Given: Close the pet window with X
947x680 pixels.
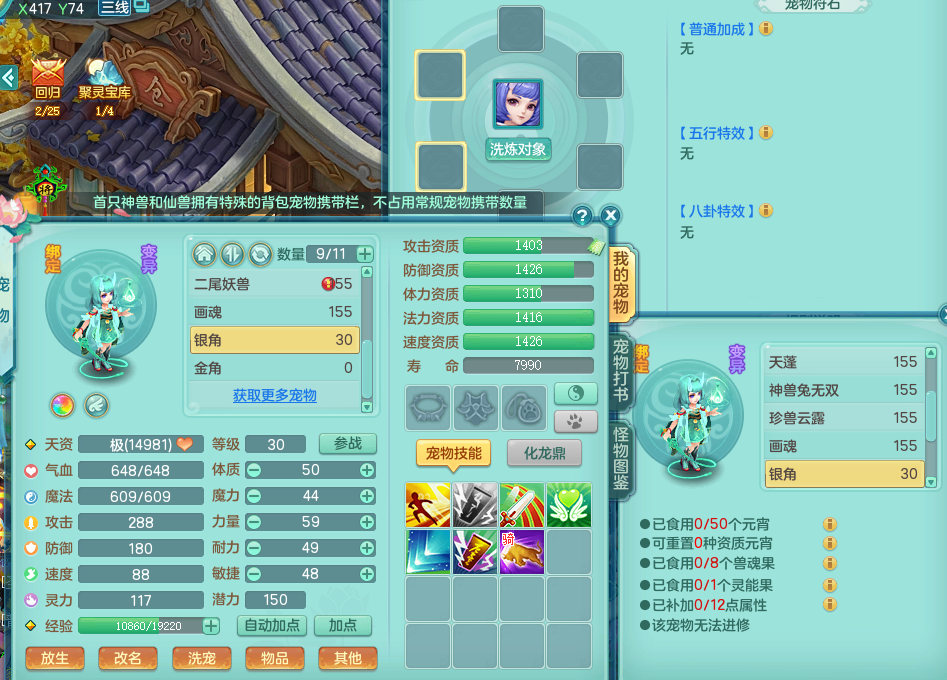Looking at the screenshot, I should coord(611,215).
